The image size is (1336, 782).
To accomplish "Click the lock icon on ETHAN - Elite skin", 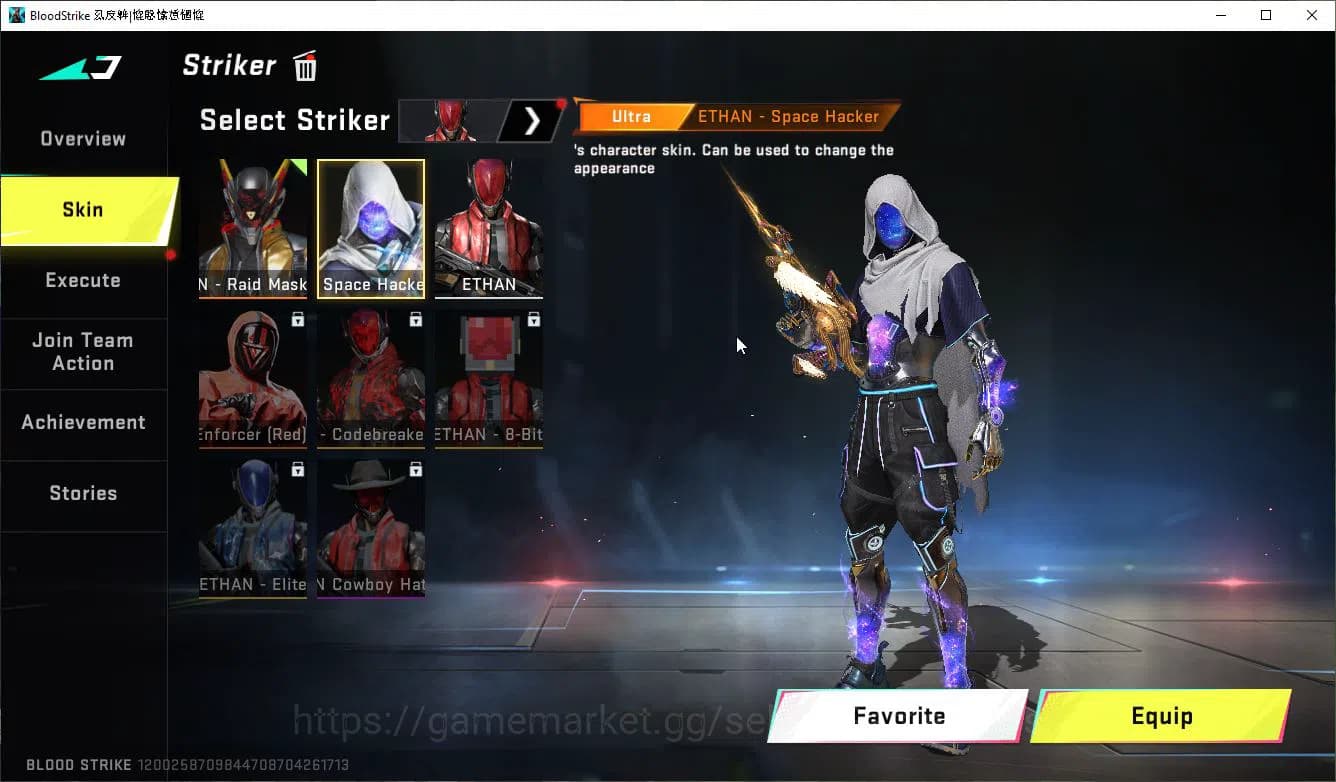I will click(296, 469).
